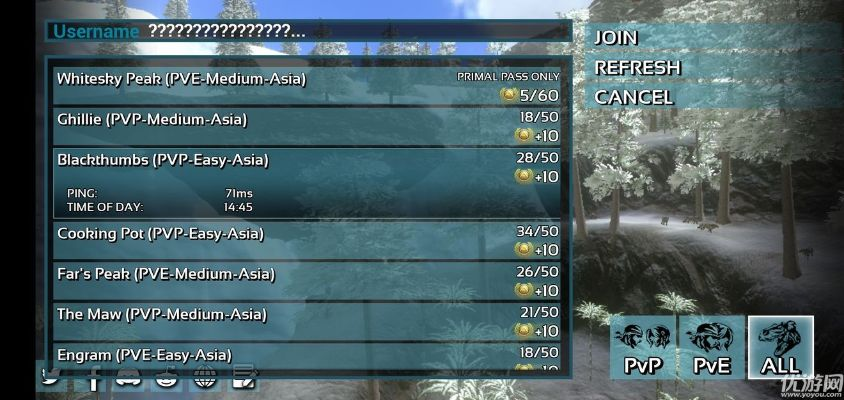
Task: Open the notepad-and-pencil icon
Action: [243, 378]
